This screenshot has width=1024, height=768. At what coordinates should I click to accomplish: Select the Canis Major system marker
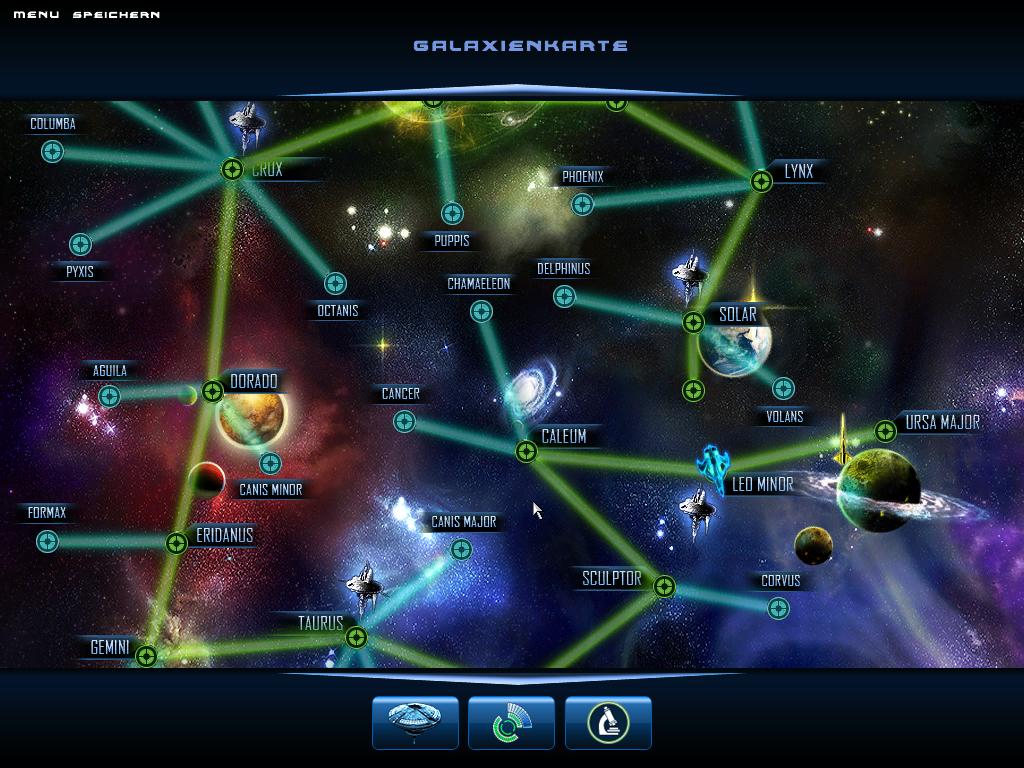tap(461, 548)
